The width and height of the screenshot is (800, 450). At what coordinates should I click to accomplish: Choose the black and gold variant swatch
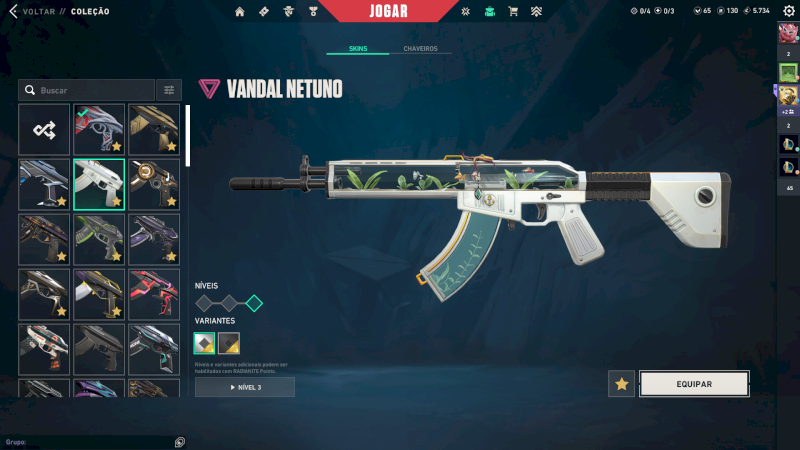point(229,344)
